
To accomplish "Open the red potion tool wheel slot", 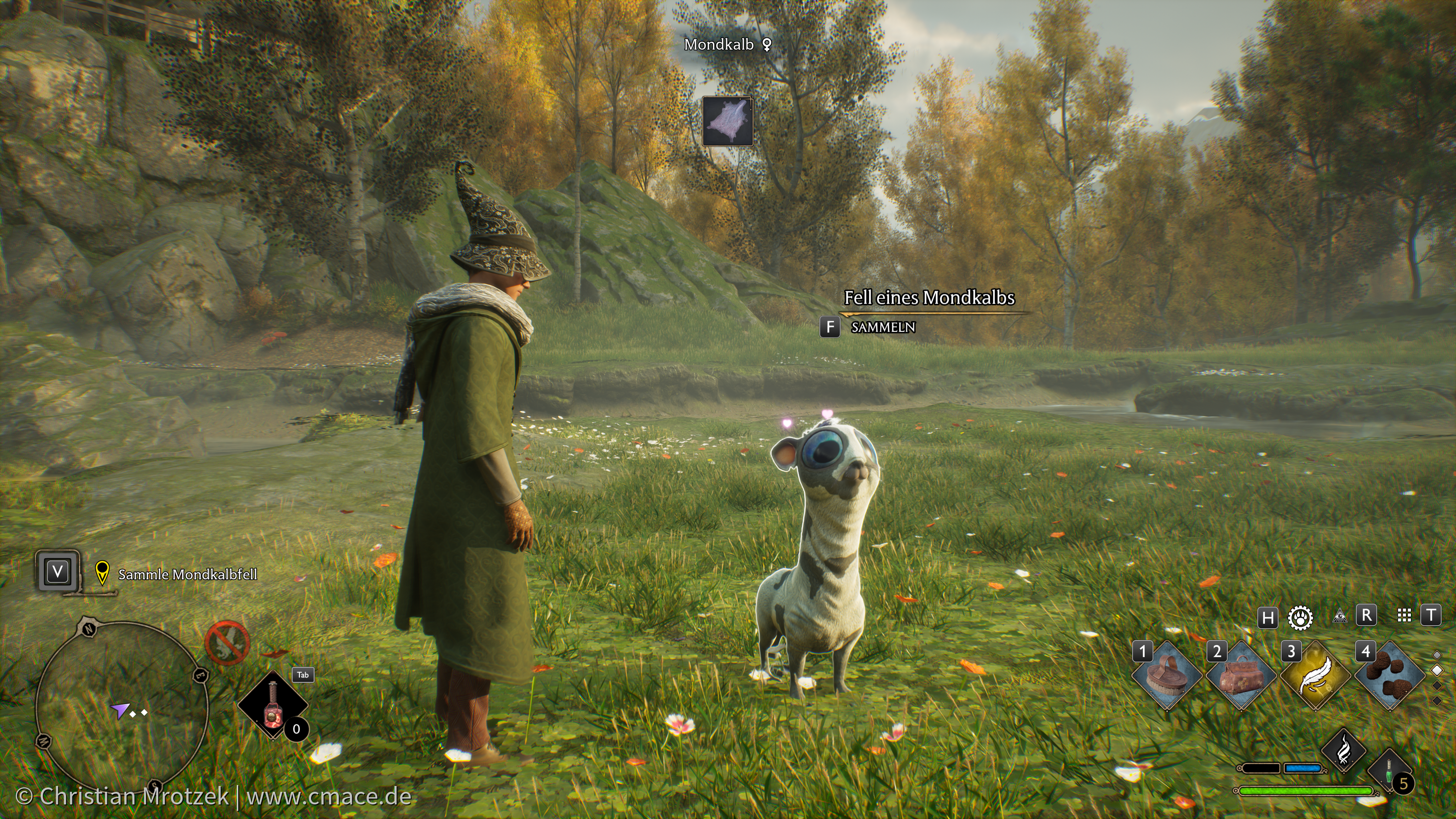I will tap(272, 704).
